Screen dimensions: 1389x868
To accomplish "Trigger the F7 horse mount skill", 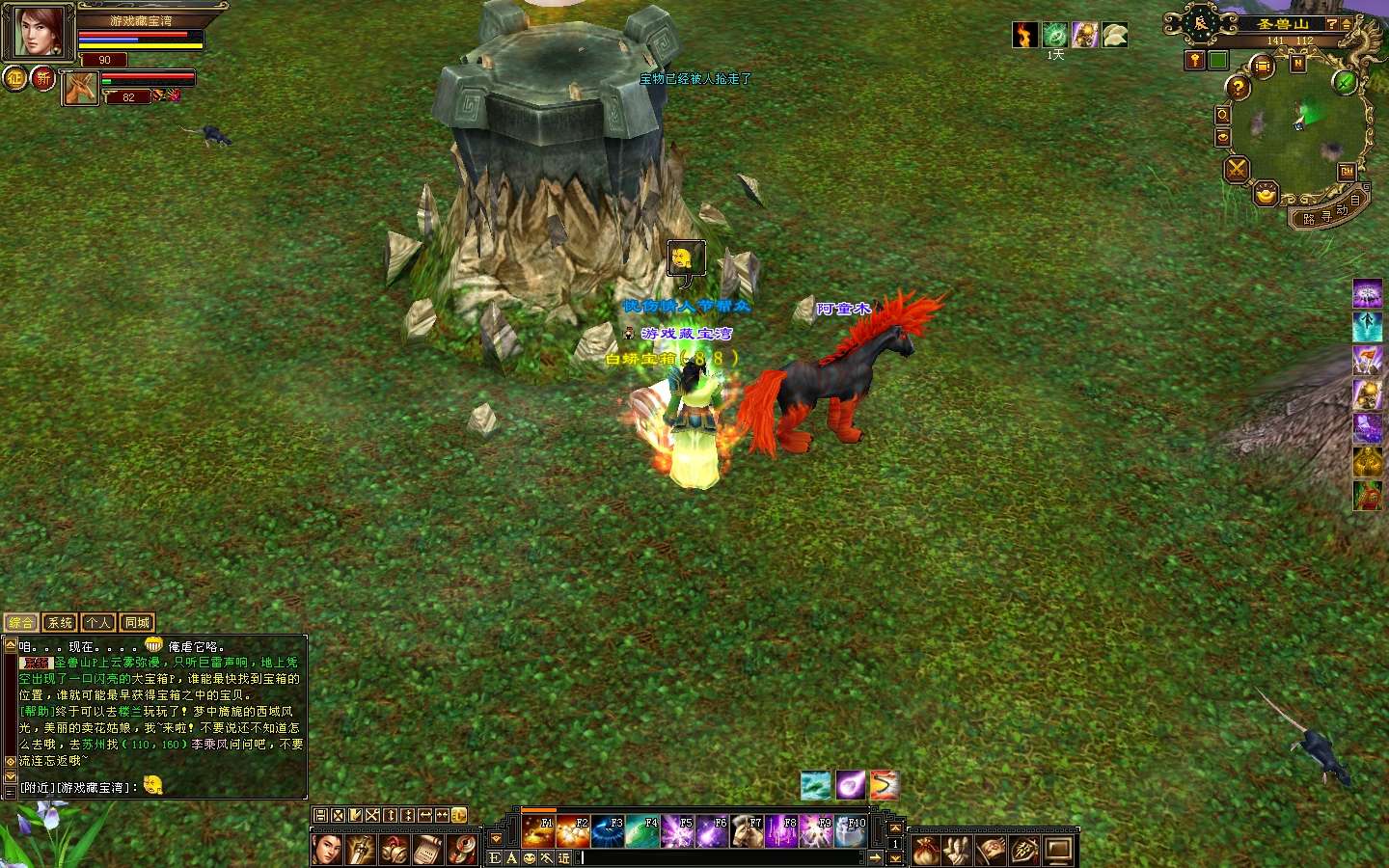I will 748,831.
